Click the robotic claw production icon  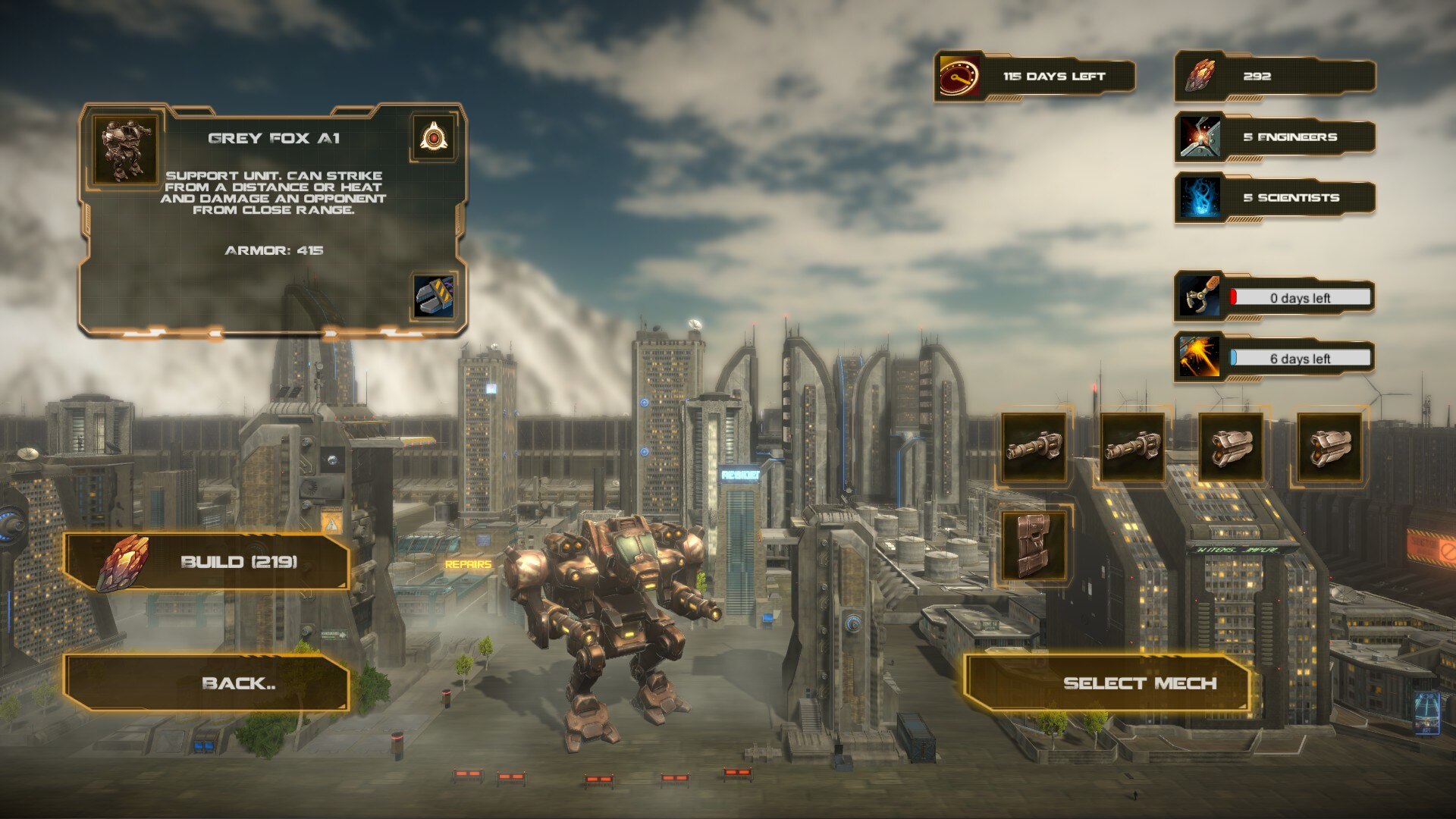coord(1200,297)
